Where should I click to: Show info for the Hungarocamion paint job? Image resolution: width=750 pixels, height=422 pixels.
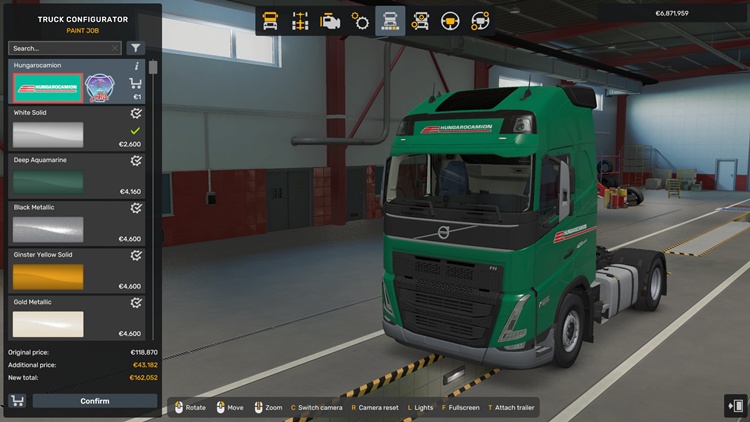[137, 66]
